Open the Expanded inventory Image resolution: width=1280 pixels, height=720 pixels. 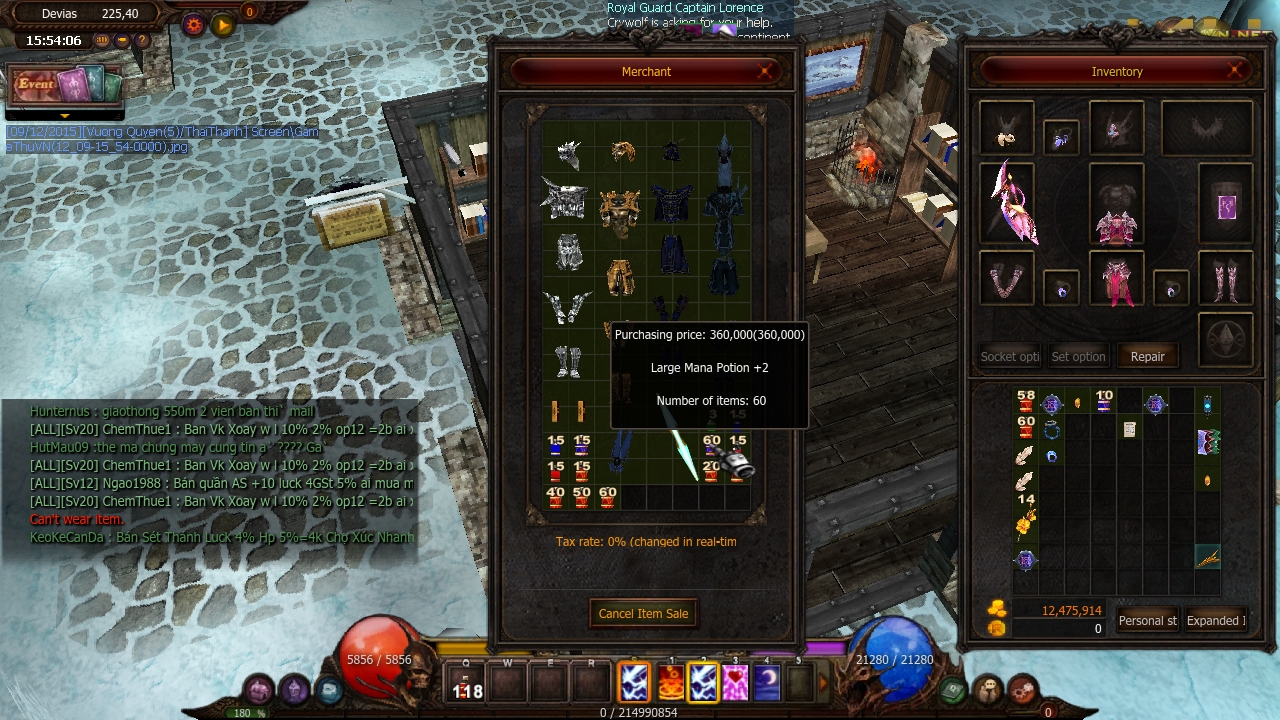(1215, 620)
